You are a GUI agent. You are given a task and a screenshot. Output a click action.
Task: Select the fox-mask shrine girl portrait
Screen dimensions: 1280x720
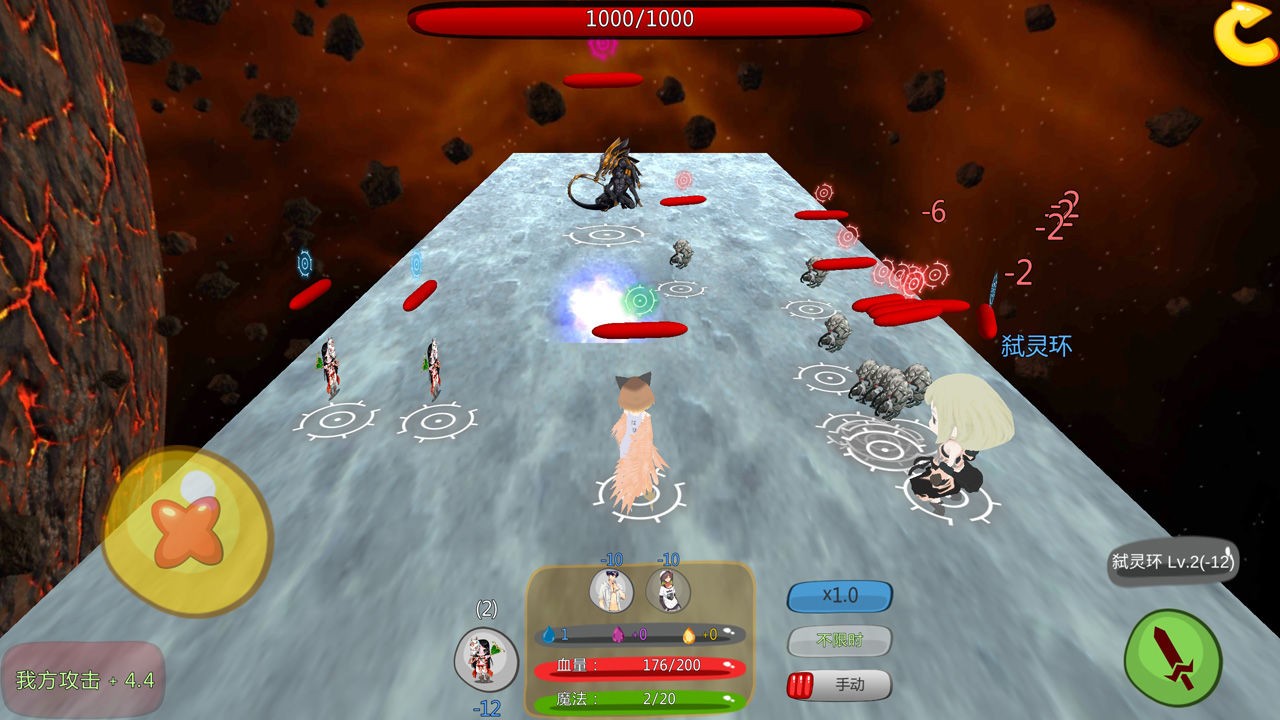click(486, 658)
